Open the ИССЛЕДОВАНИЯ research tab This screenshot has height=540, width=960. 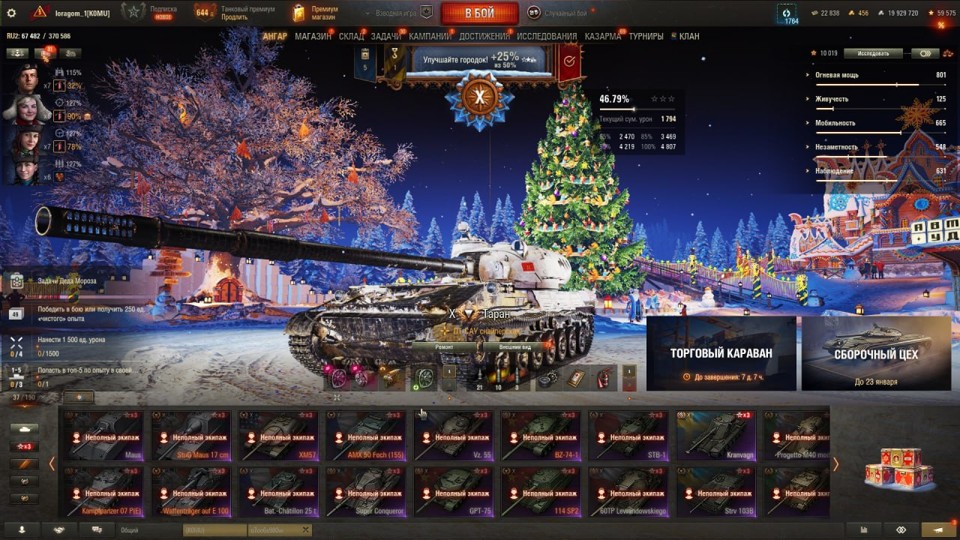546,37
